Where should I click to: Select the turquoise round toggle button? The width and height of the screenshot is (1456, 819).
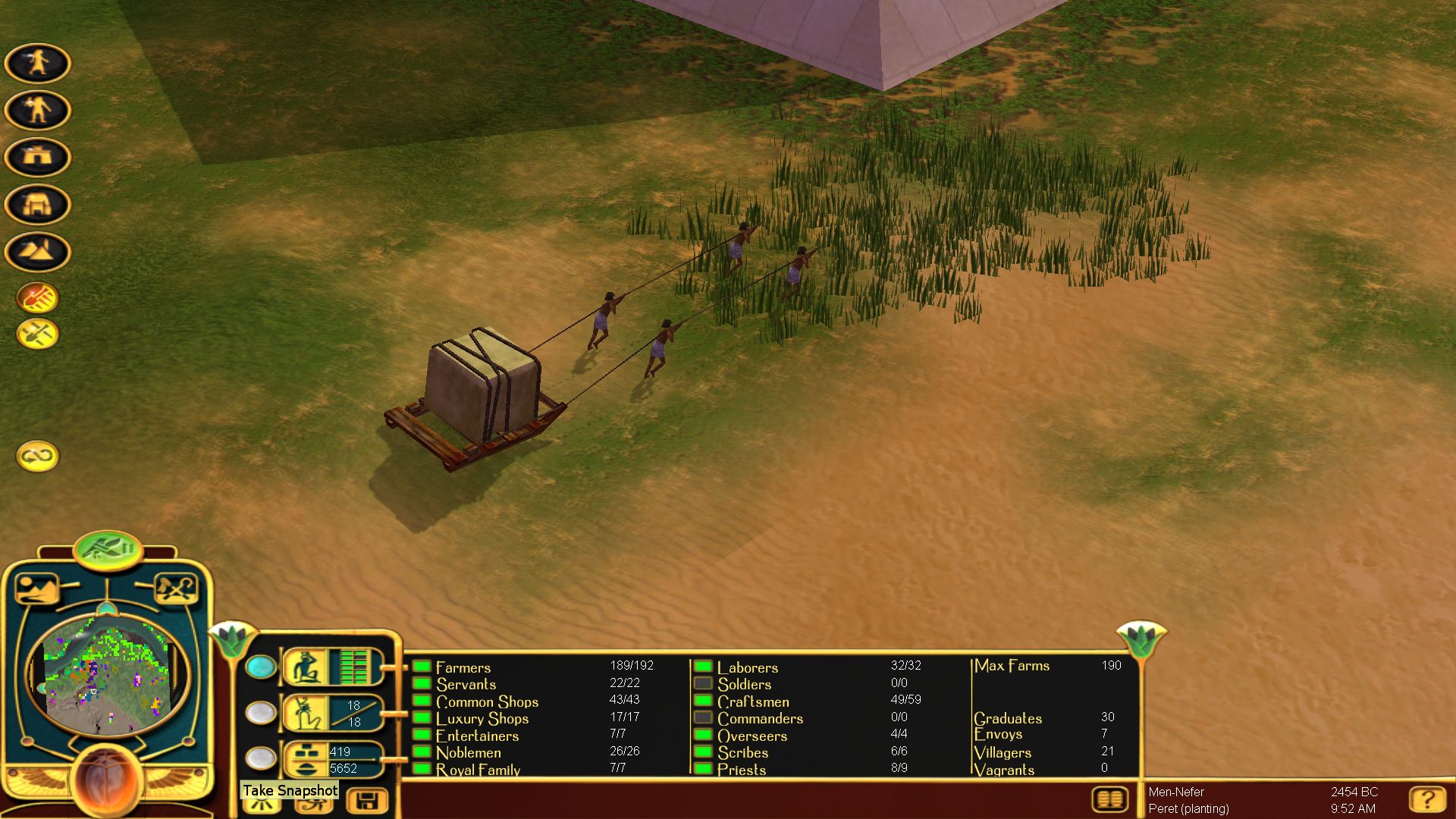(x=261, y=667)
